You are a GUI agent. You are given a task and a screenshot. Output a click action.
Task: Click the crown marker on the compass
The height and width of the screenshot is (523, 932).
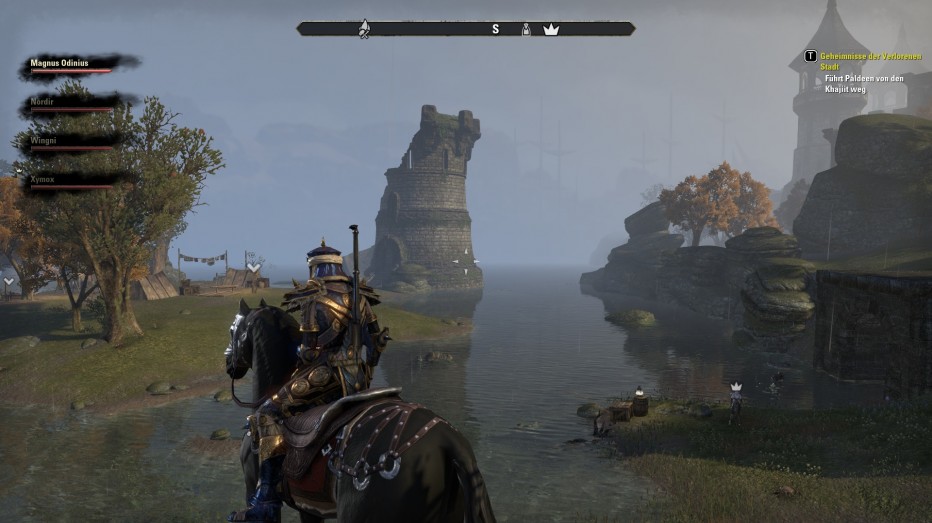coord(551,29)
